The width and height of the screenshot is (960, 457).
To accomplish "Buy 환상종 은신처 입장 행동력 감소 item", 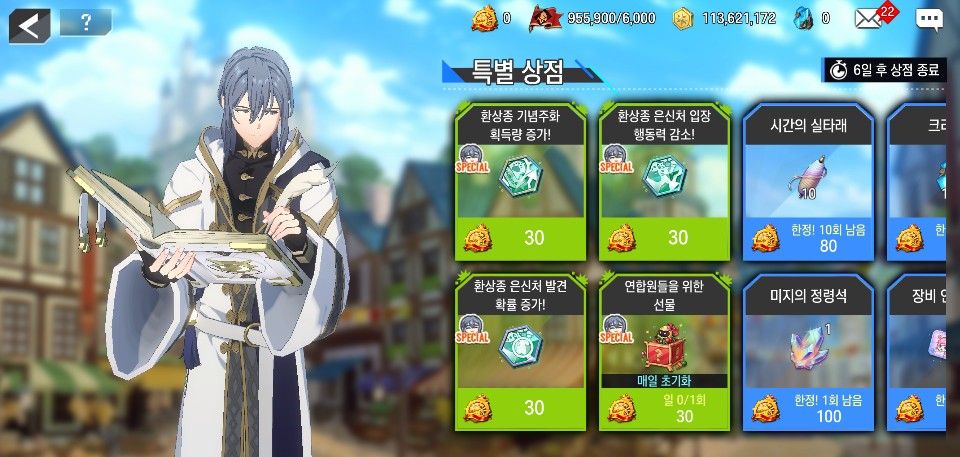I will 663,180.
